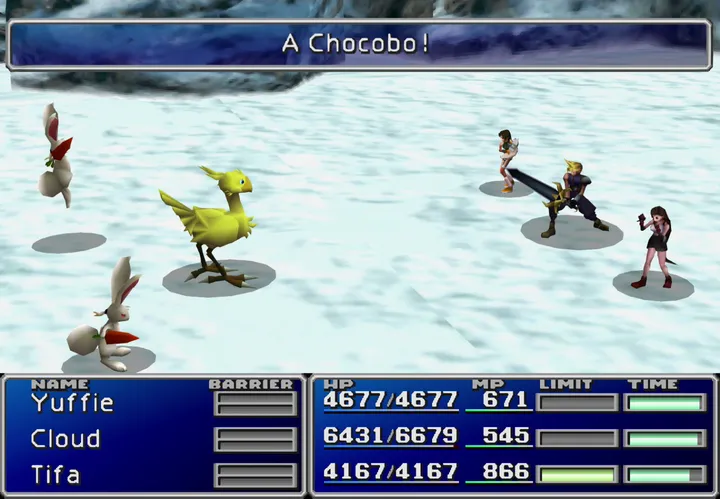The width and height of the screenshot is (720, 499).
Task: Select Yuffie in the party list
Action: (x=72, y=403)
